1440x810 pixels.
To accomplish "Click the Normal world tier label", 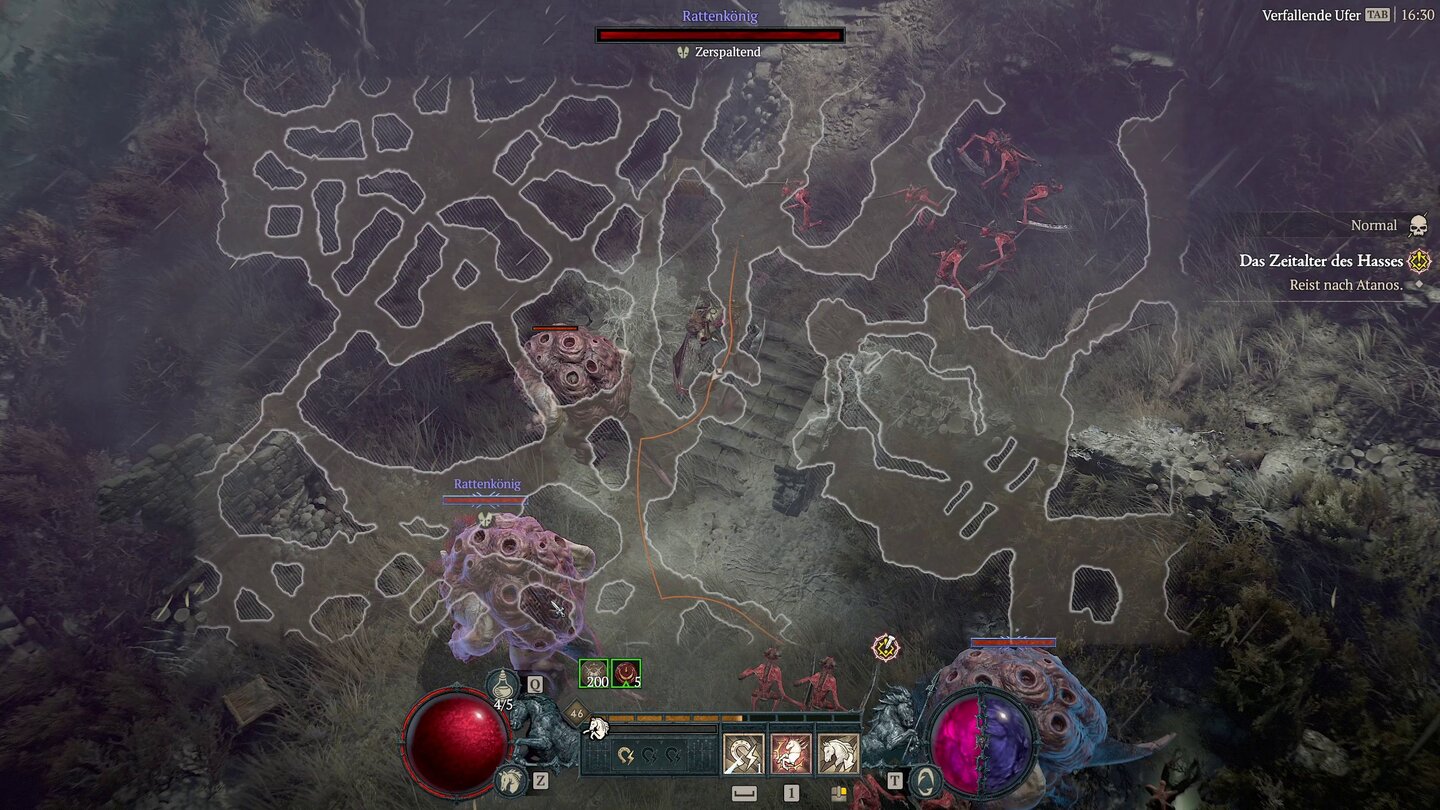I will tap(1374, 225).
